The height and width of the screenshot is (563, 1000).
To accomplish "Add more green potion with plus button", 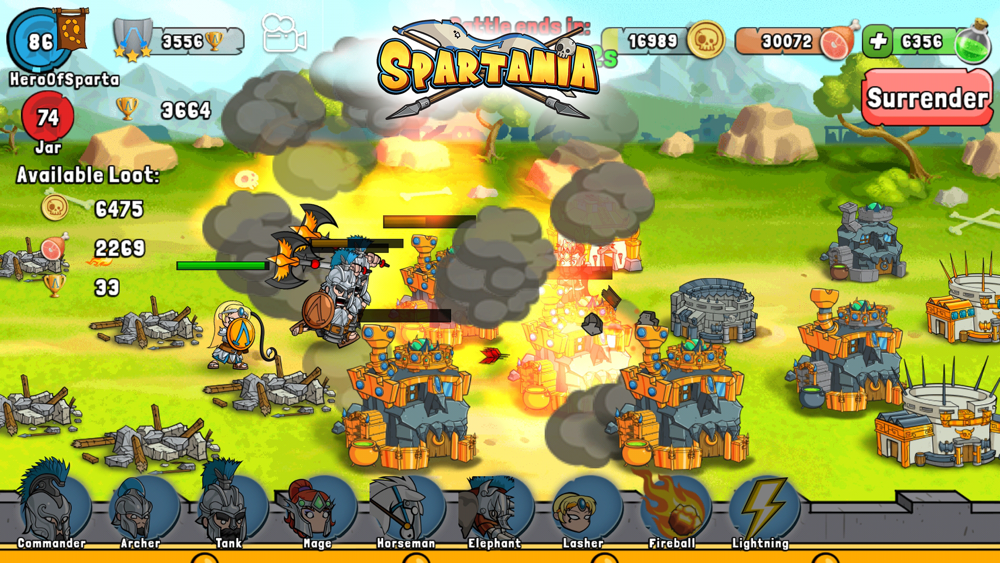I will tap(877, 41).
